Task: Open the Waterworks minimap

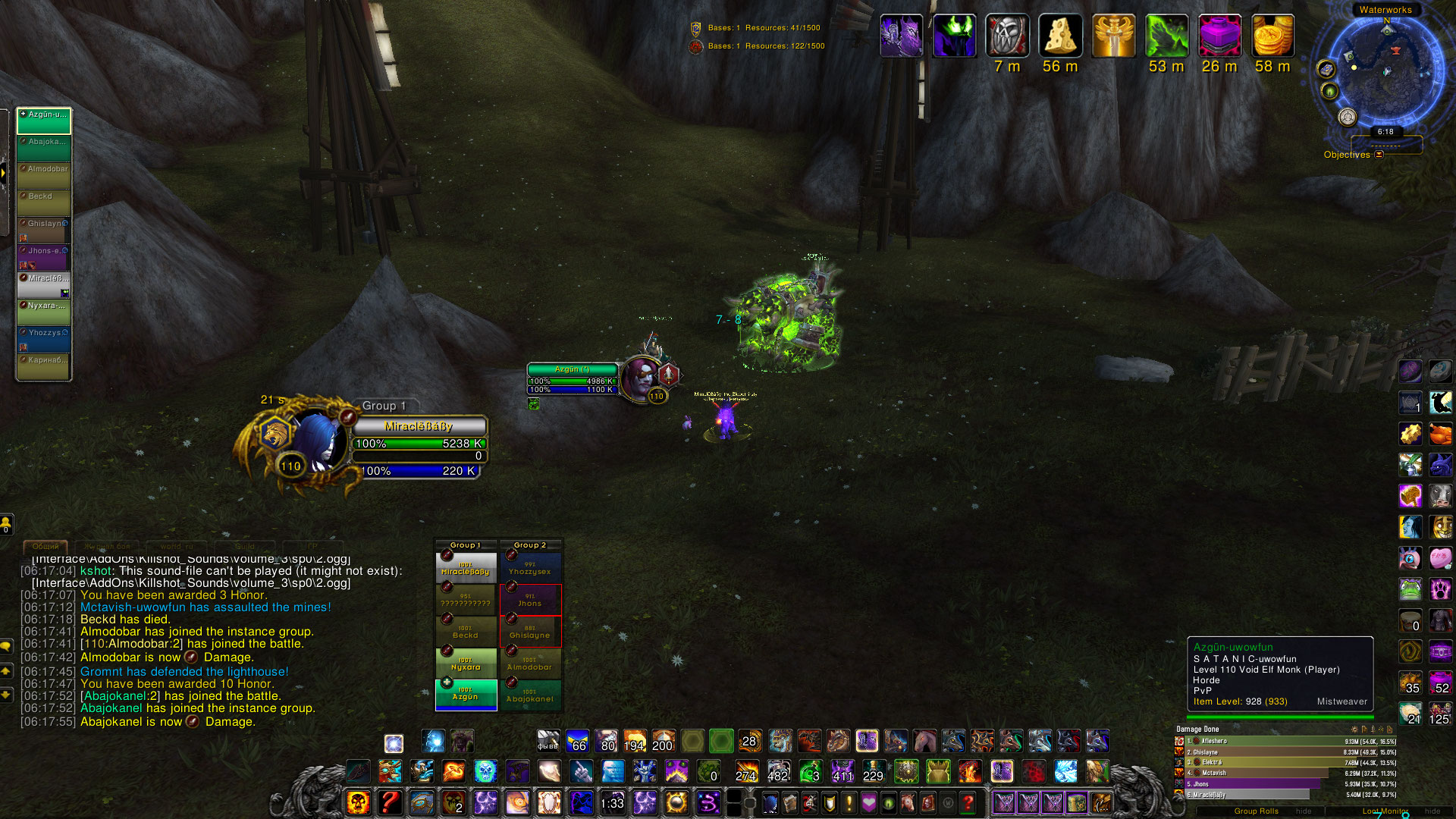Action: point(1385,72)
